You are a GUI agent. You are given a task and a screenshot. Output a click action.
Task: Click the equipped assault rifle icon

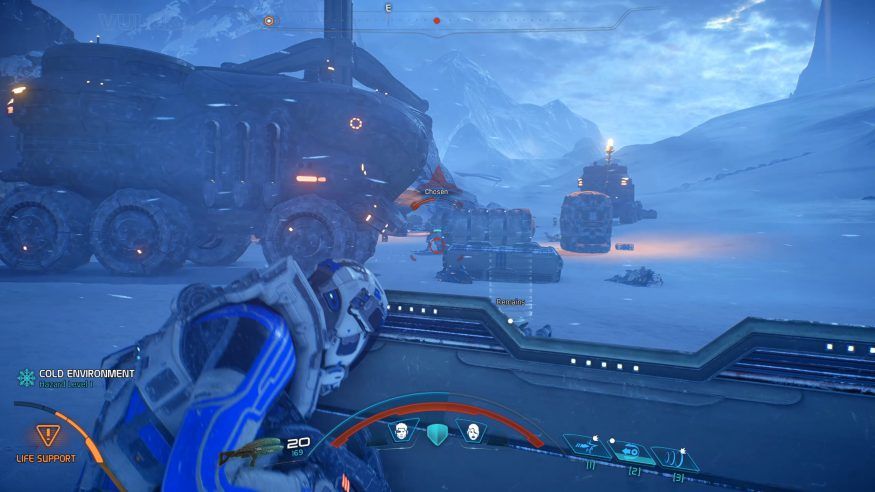(250, 451)
